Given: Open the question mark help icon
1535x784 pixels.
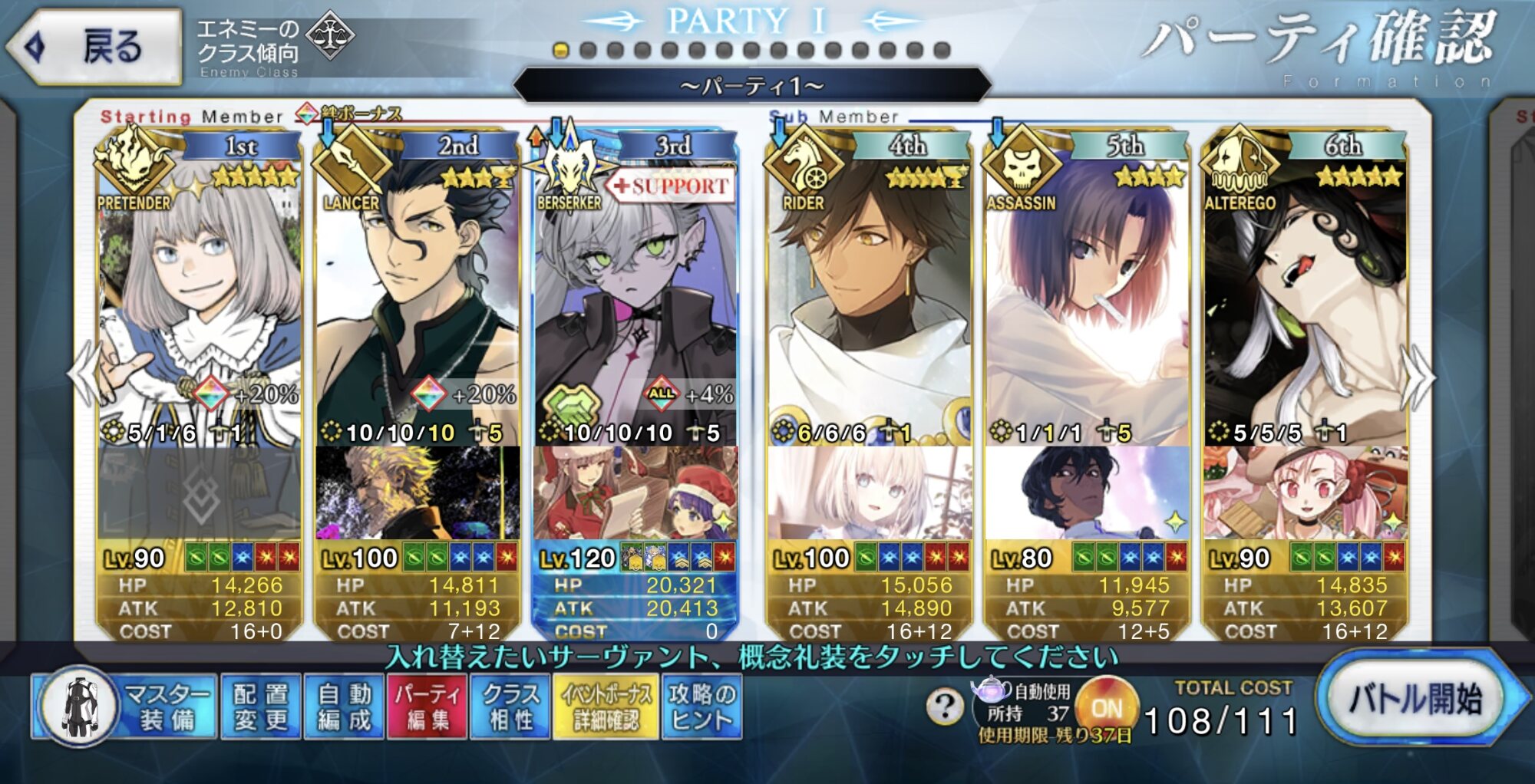Looking at the screenshot, I should coord(944,706).
